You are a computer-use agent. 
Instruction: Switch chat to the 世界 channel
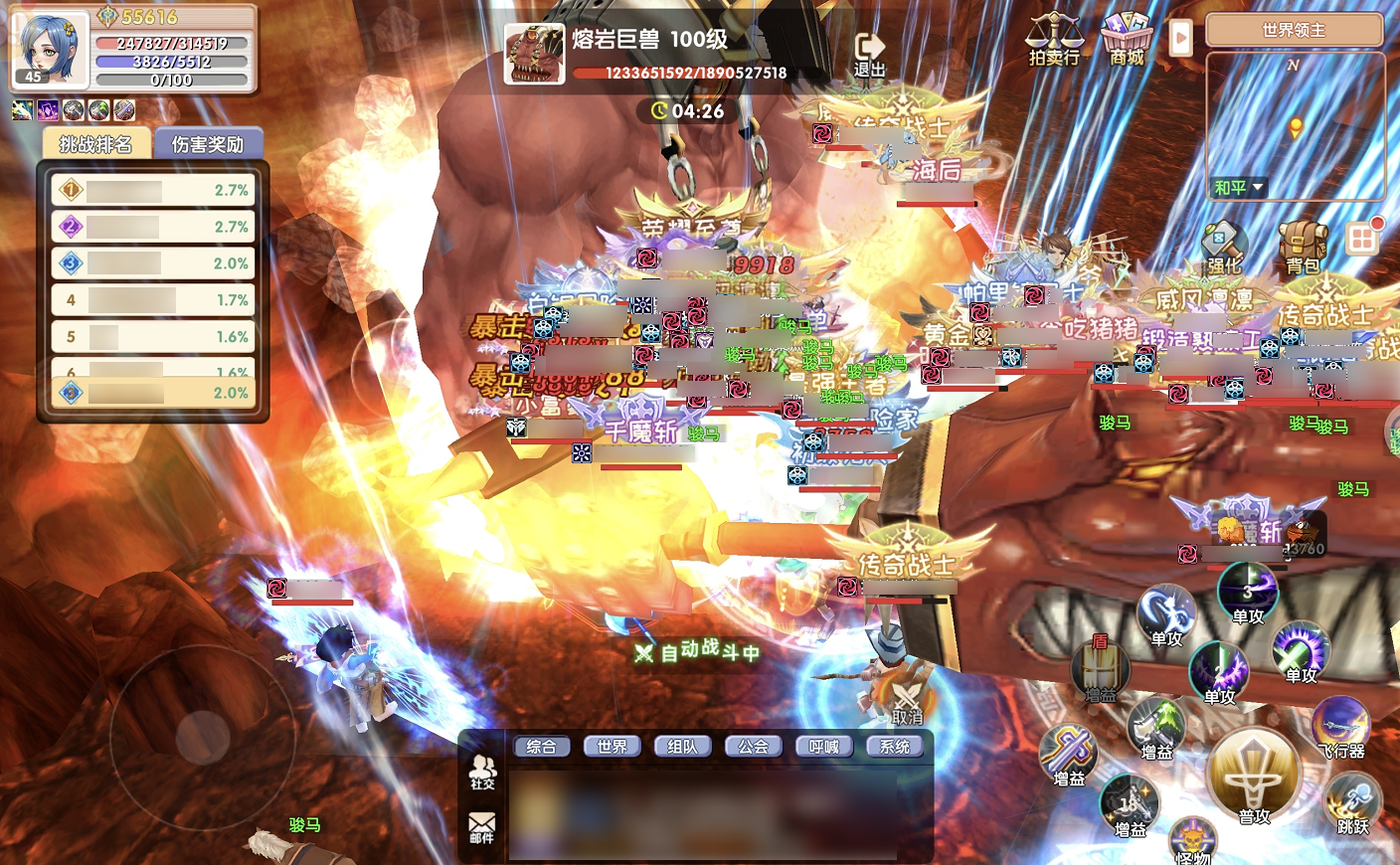tap(612, 747)
